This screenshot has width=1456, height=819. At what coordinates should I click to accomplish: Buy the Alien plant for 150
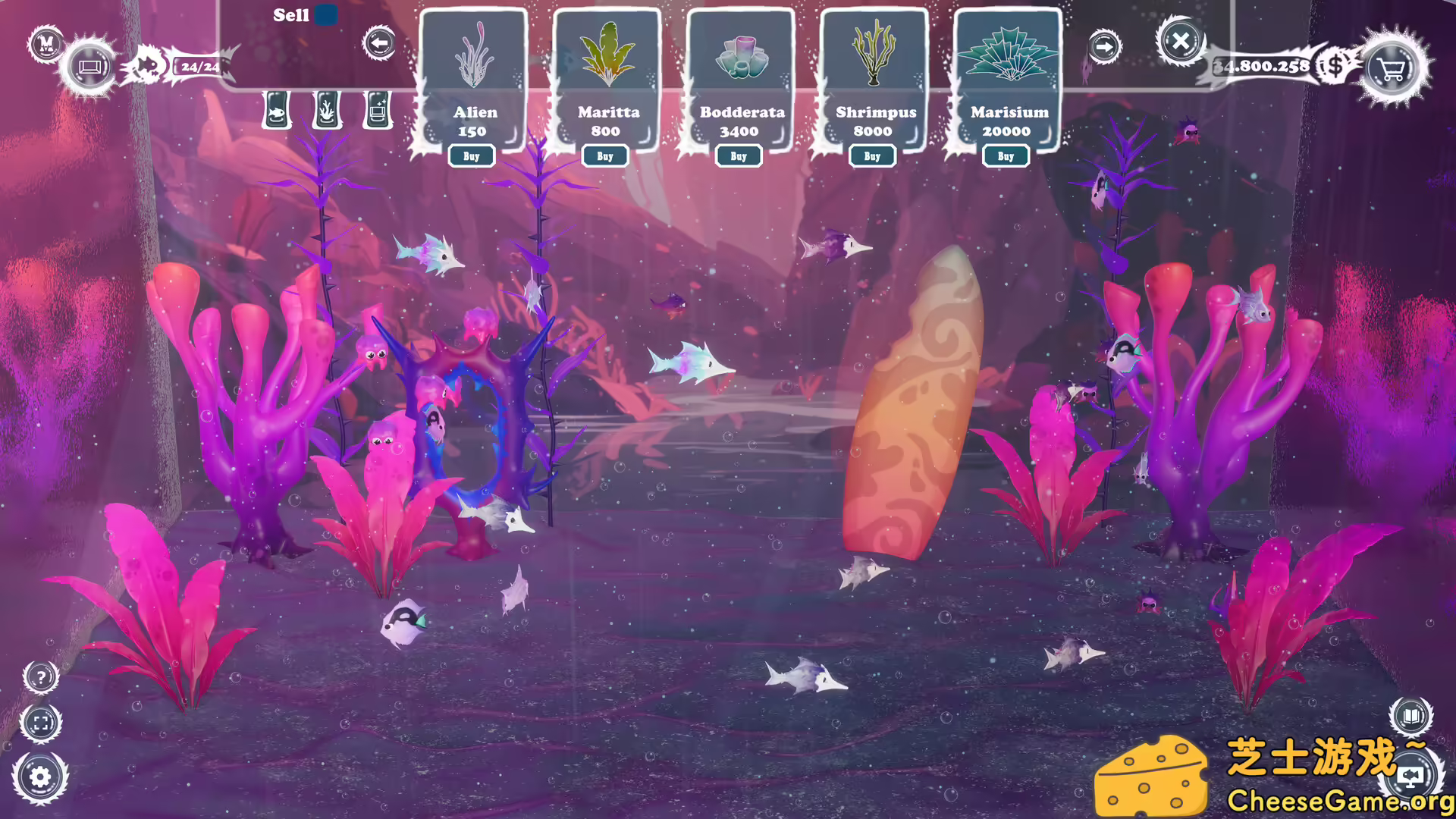coord(472,155)
